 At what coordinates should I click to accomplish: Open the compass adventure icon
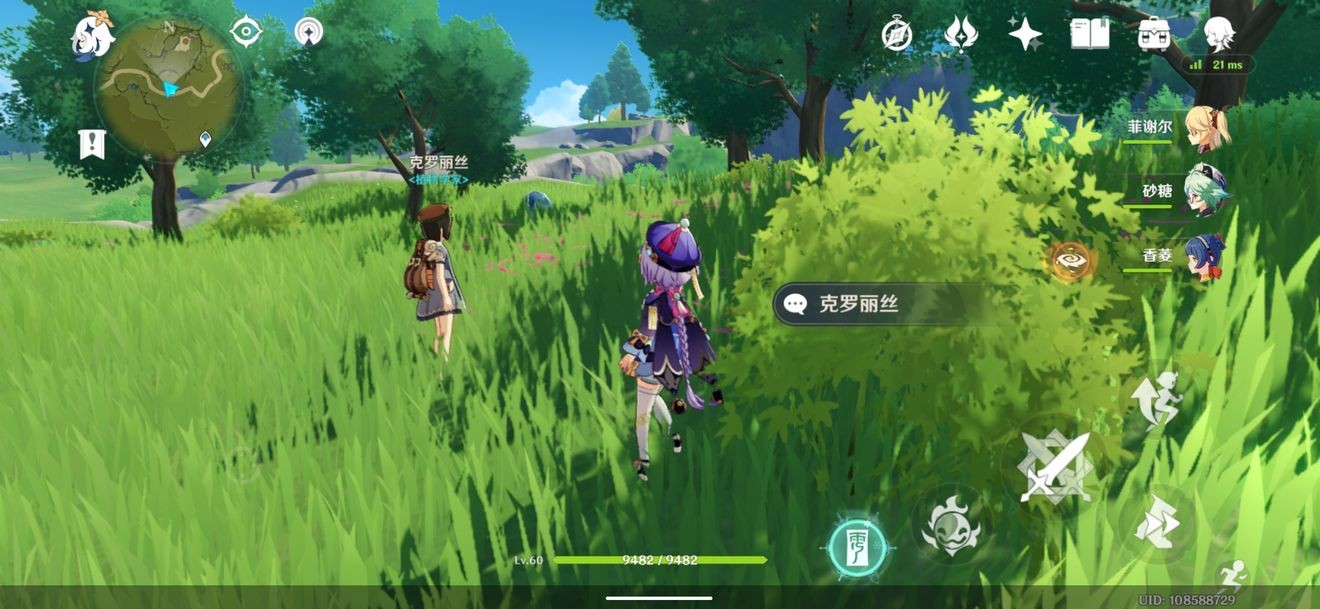[897, 34]
